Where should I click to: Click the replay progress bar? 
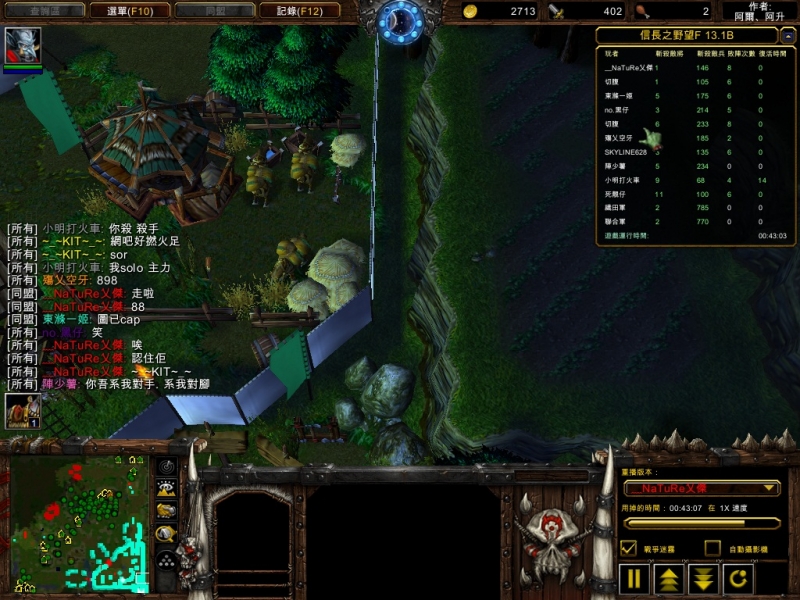coord(700,522)
